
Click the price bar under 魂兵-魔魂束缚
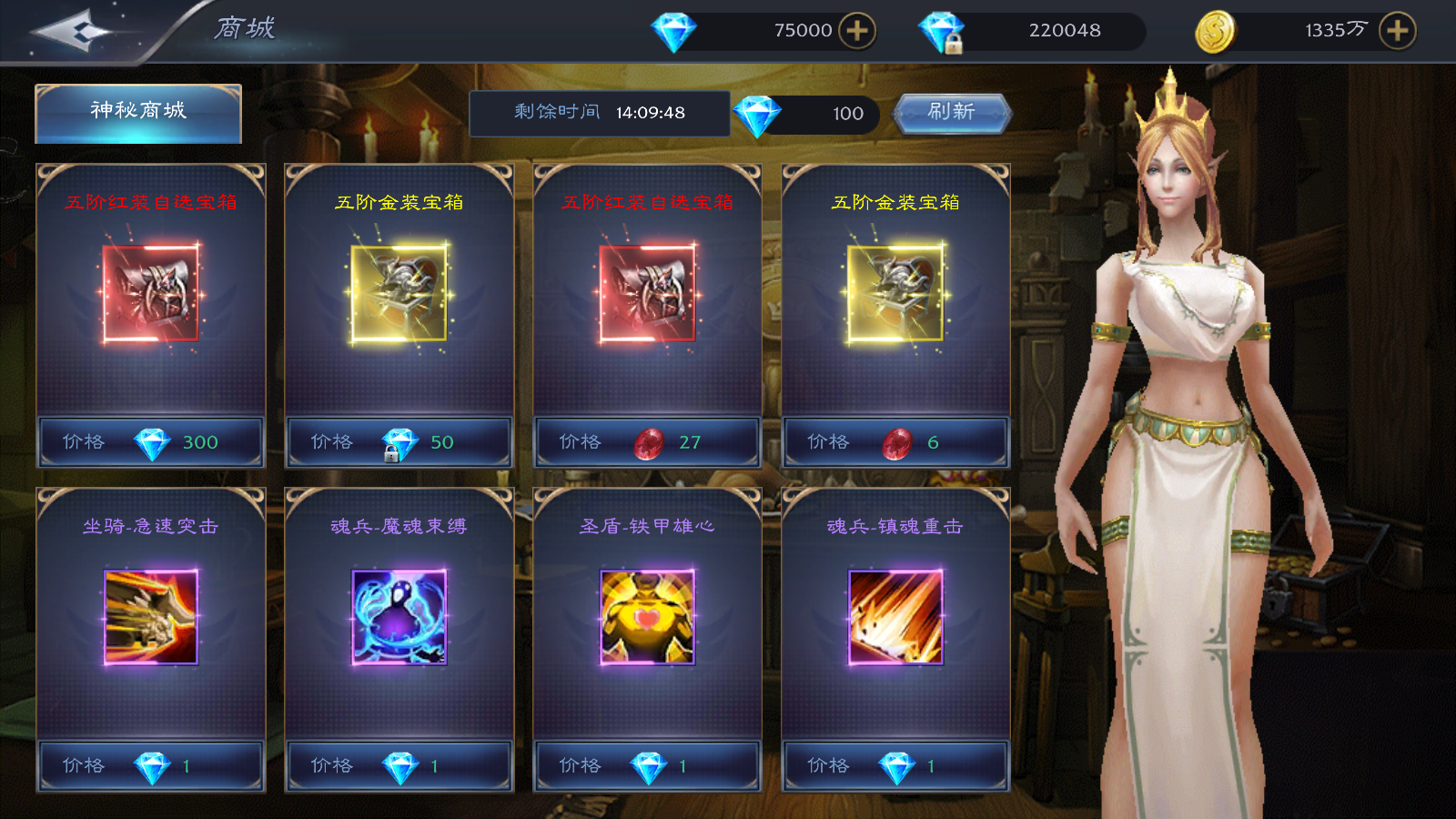coord(399,766)
